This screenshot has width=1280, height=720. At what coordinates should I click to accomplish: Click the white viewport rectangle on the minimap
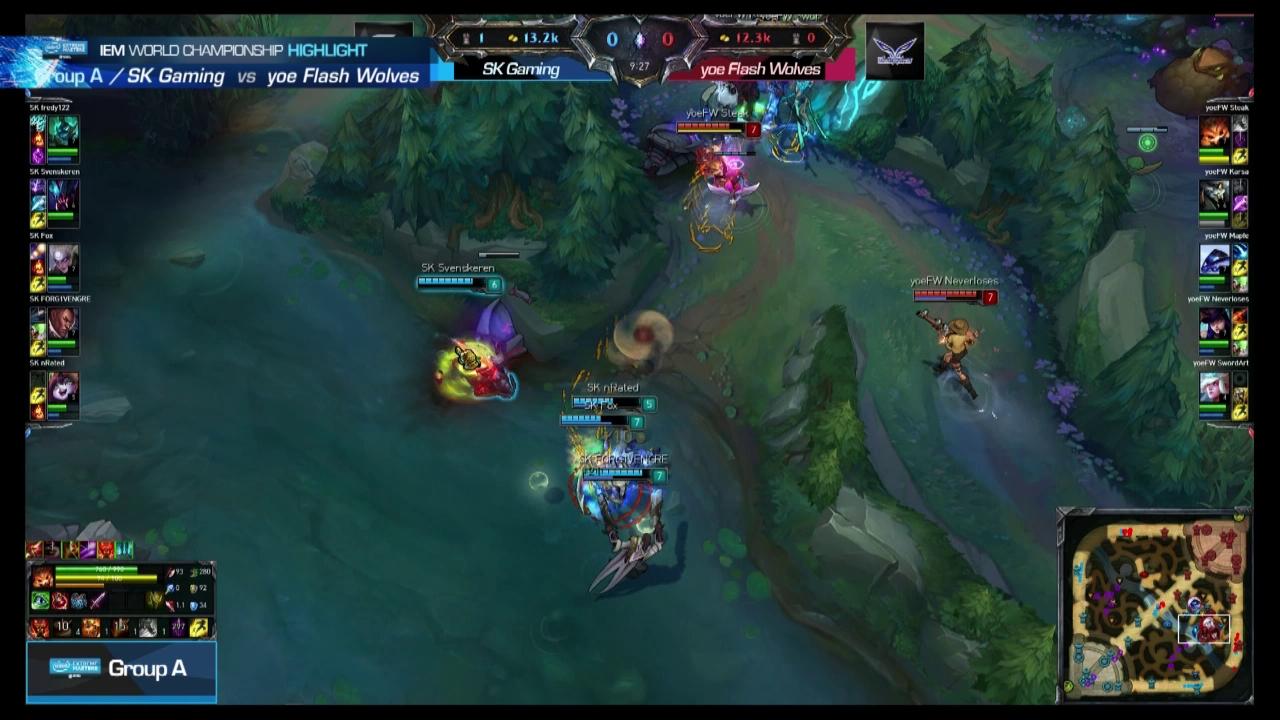[x=1204, y=627]
